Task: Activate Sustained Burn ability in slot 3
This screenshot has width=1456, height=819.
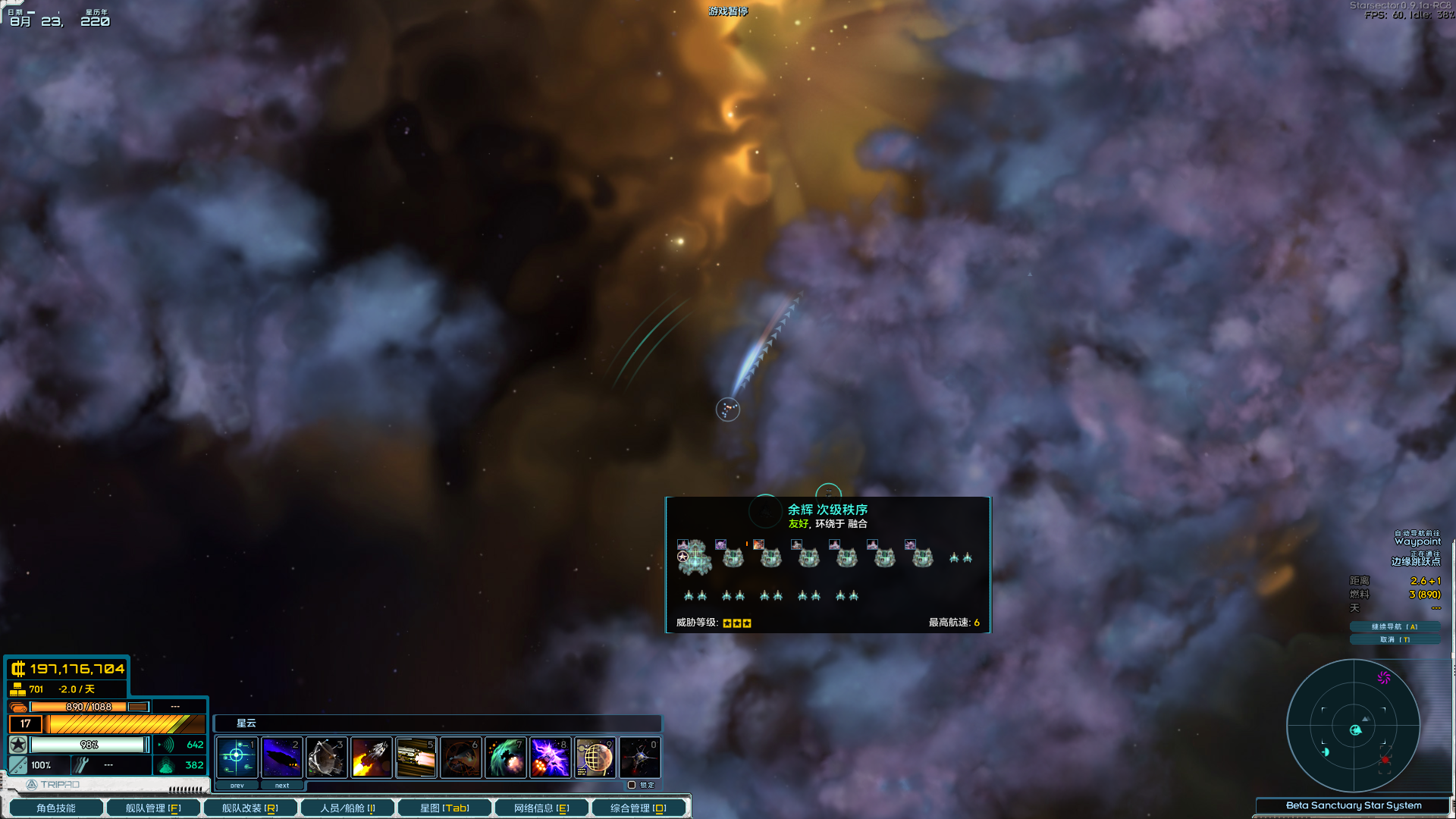Action: point(326,757)
